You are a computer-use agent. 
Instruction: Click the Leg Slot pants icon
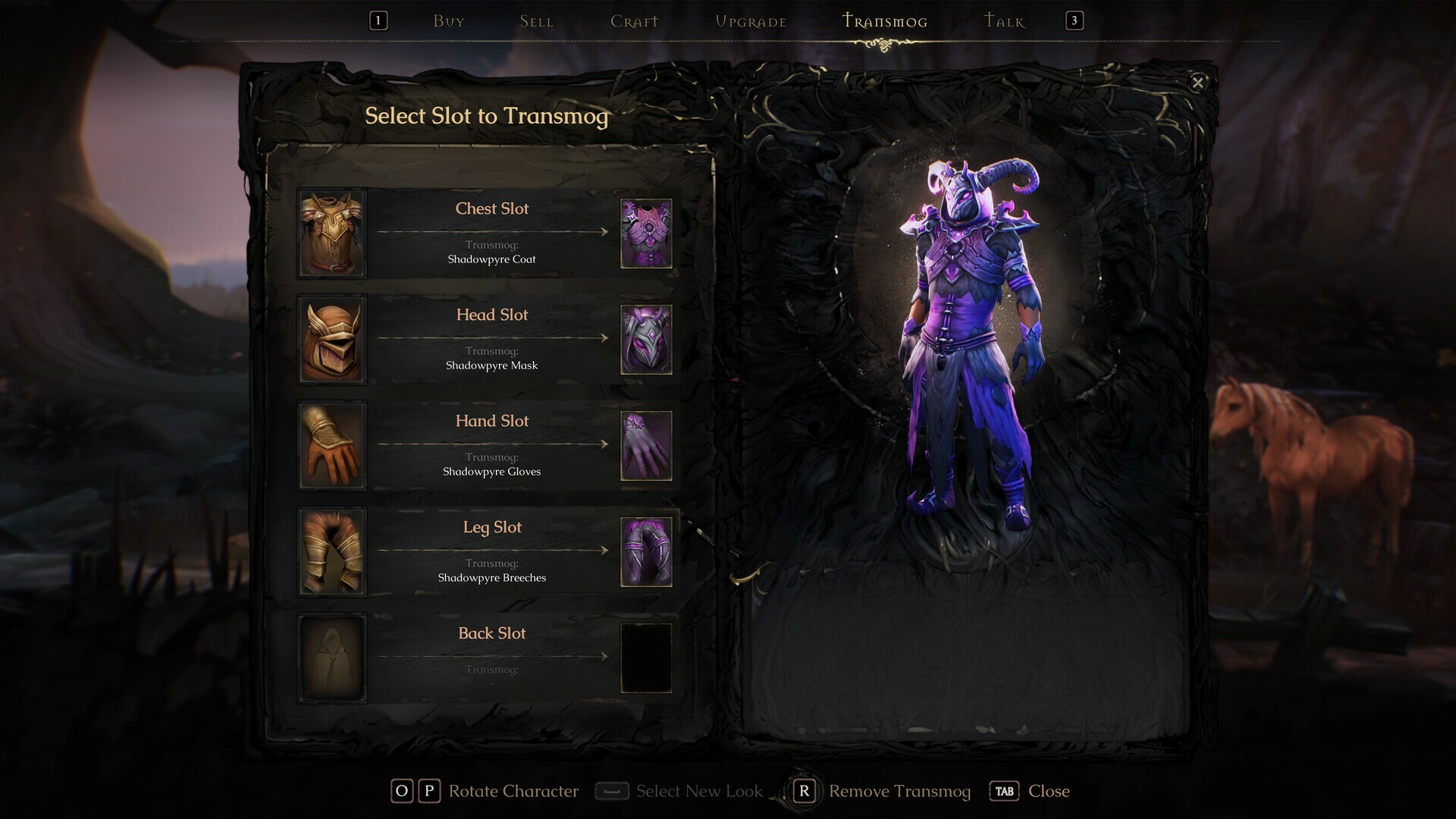point(332,551)
